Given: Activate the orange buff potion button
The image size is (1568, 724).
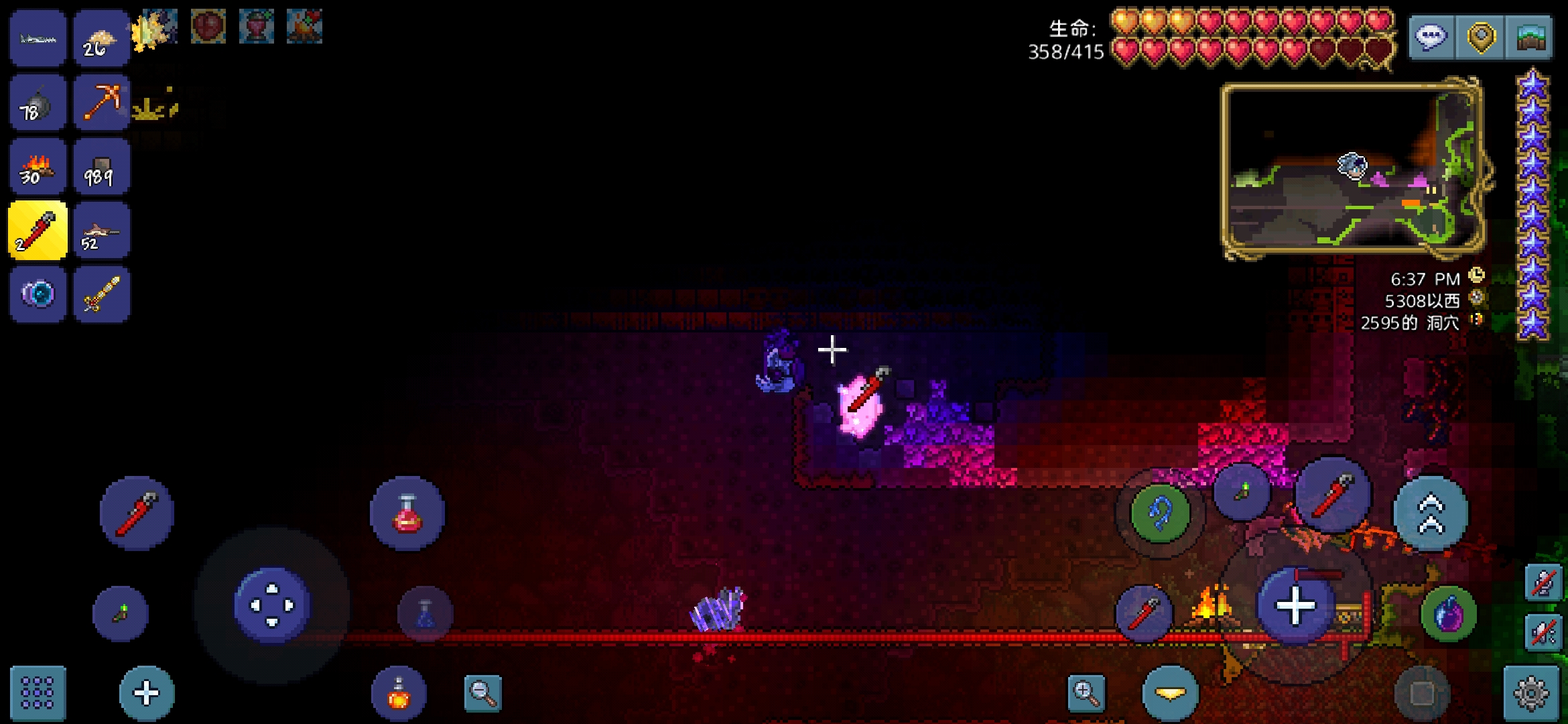Looking at the screenshot, I should click(x=399, y=694).
